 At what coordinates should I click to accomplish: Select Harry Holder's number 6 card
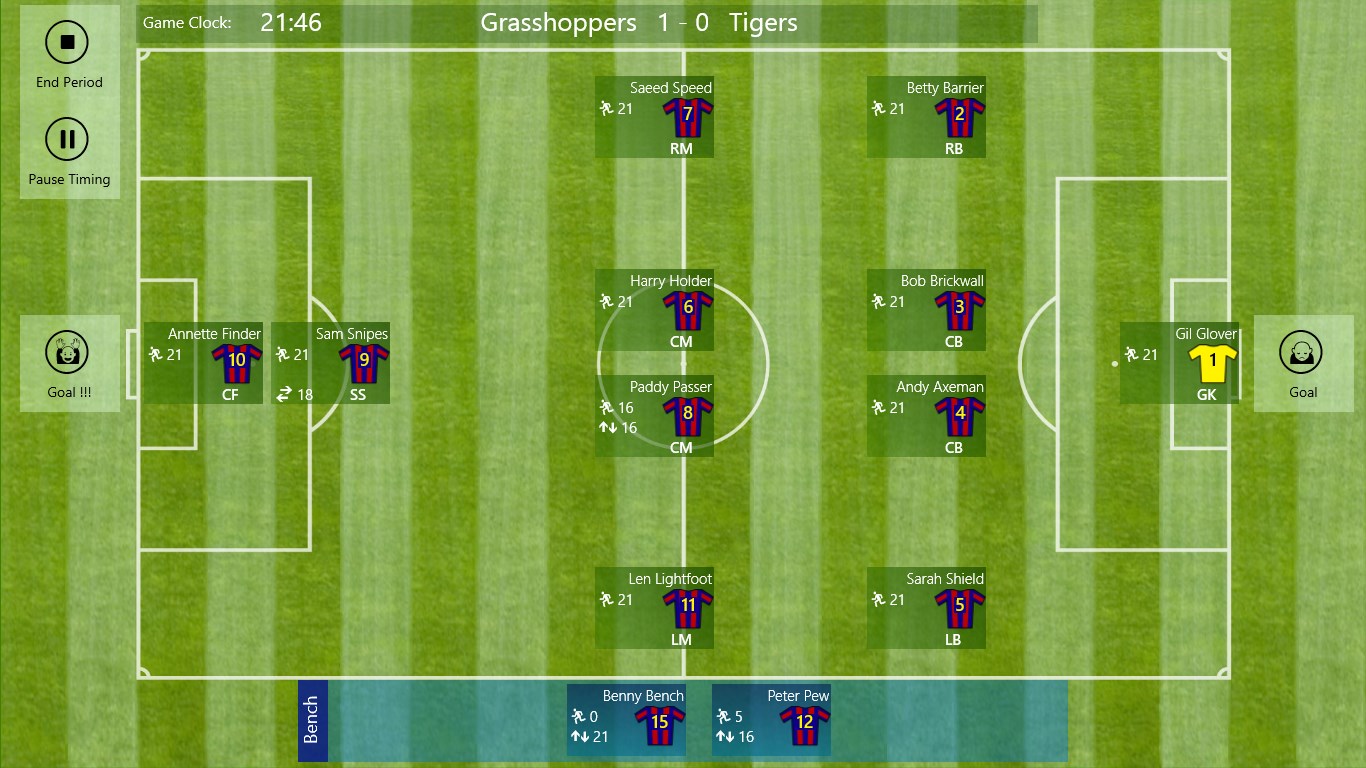pyautogui.click(x=655, y=310)
